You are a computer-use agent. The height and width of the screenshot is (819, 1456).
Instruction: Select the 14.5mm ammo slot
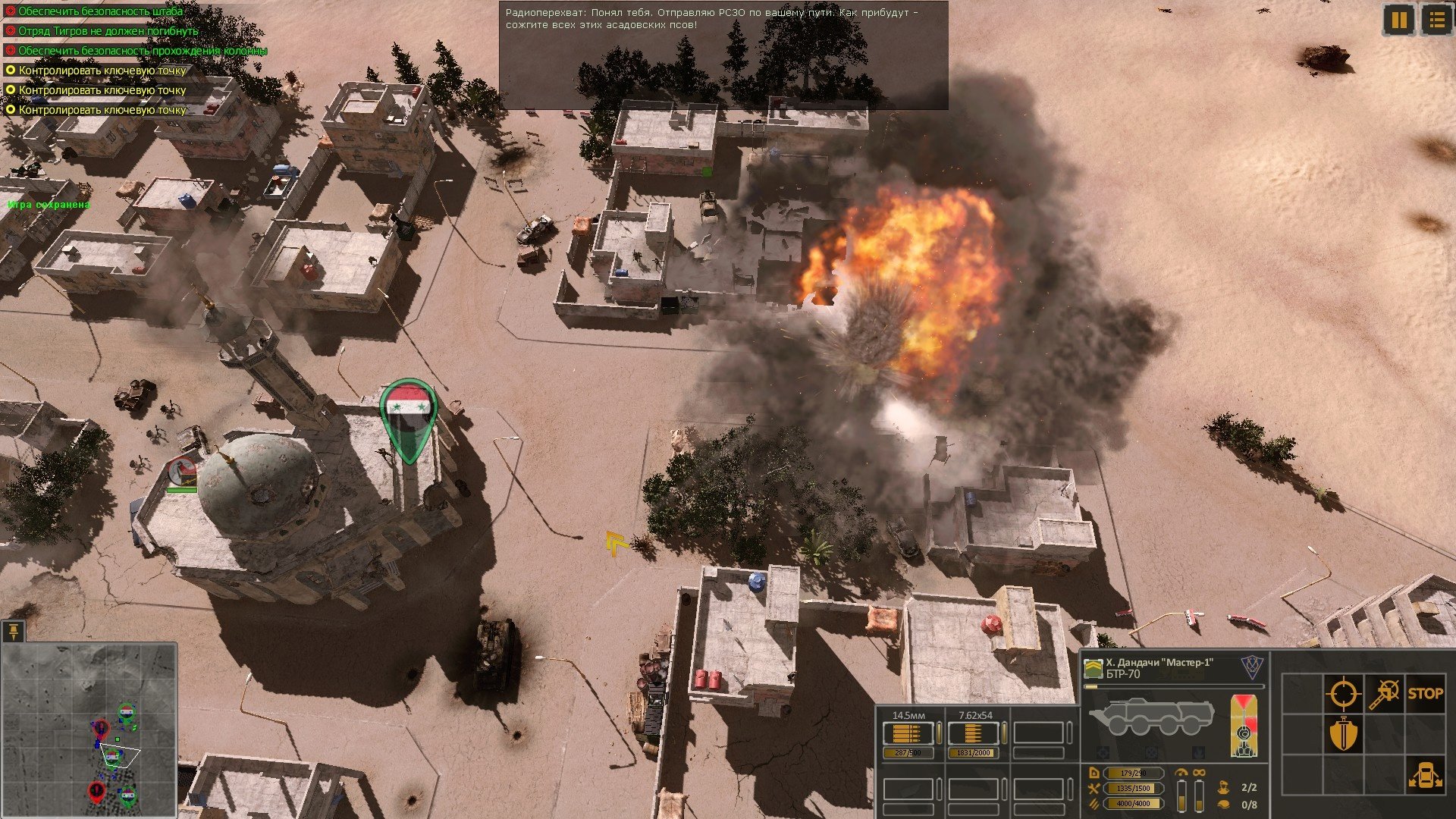pos(908,733)
